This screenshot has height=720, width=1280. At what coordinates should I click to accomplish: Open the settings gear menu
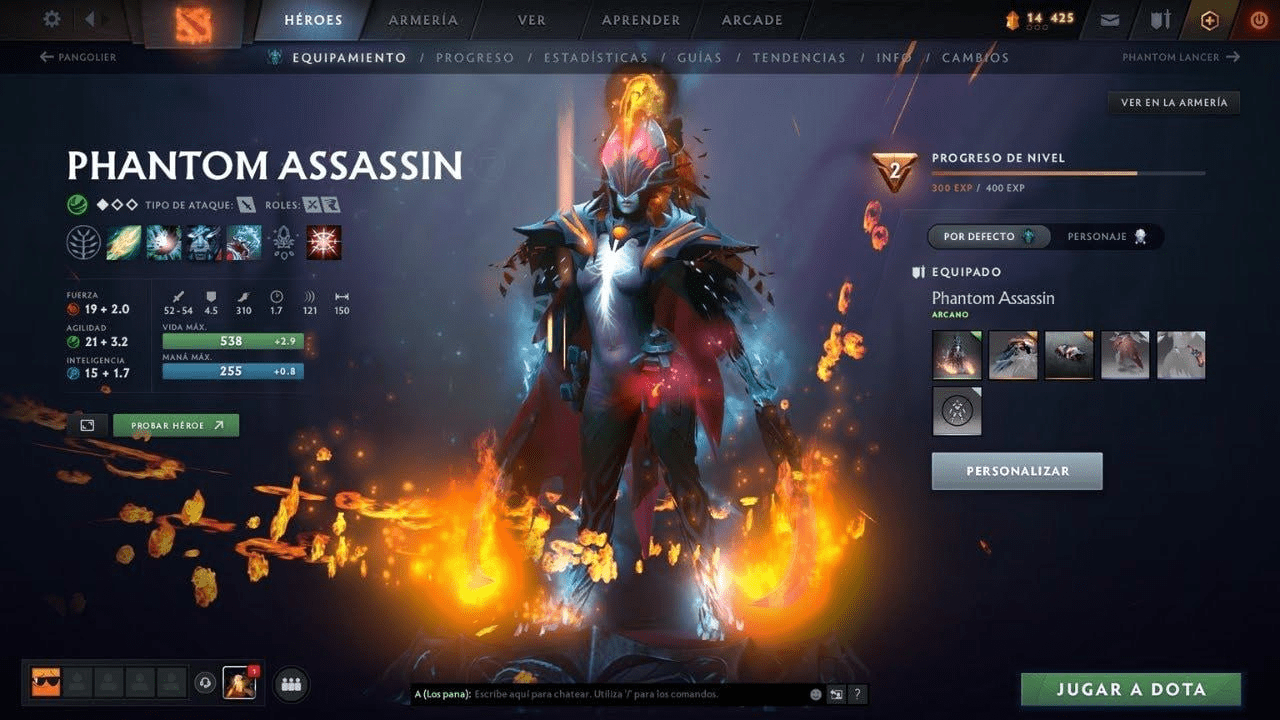[50, 19]
